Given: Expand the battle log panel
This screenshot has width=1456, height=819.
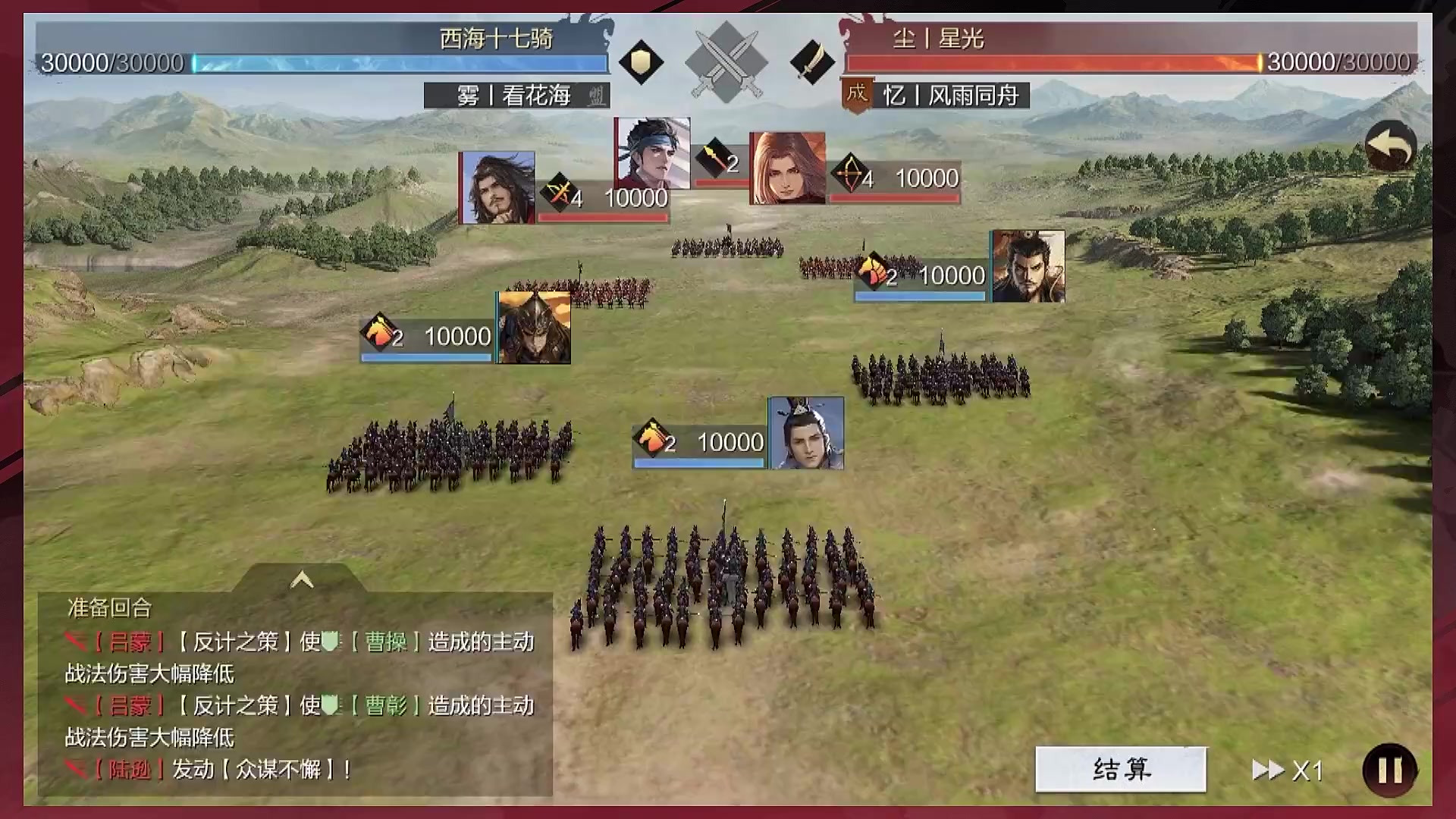Looking at the screenshot, I should [x=302, y=580].
